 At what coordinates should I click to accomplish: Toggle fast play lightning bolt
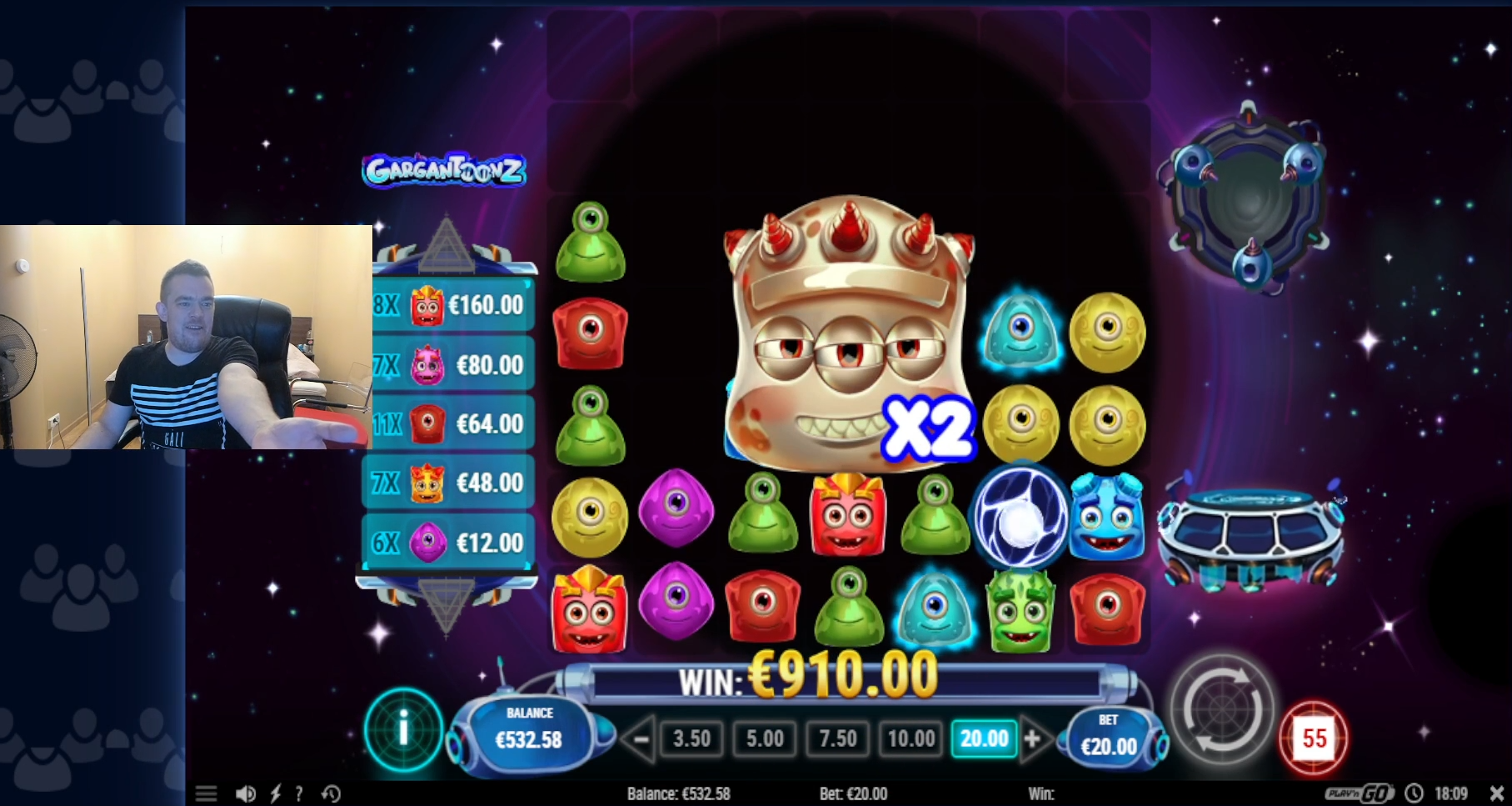(x=276, y=794)
